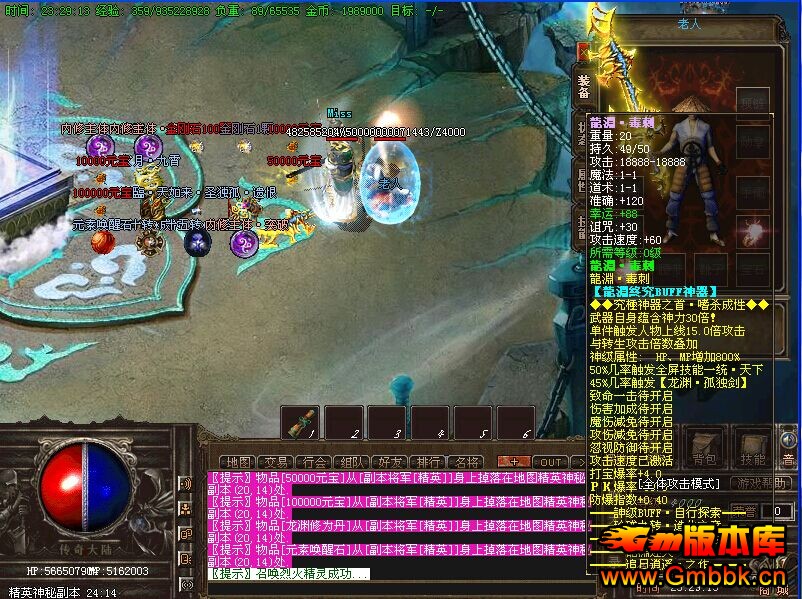Screen dimensions: 802x599
Task: Open the 名将 button in the menu bar
Action: 466,462
